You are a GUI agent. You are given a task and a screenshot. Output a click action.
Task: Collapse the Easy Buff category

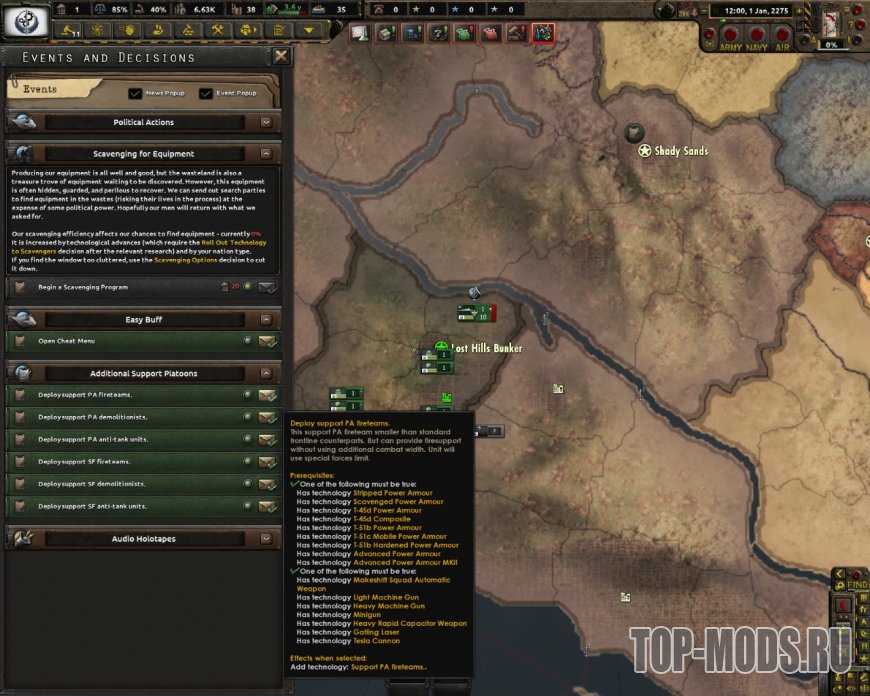[x=266, y=319]
